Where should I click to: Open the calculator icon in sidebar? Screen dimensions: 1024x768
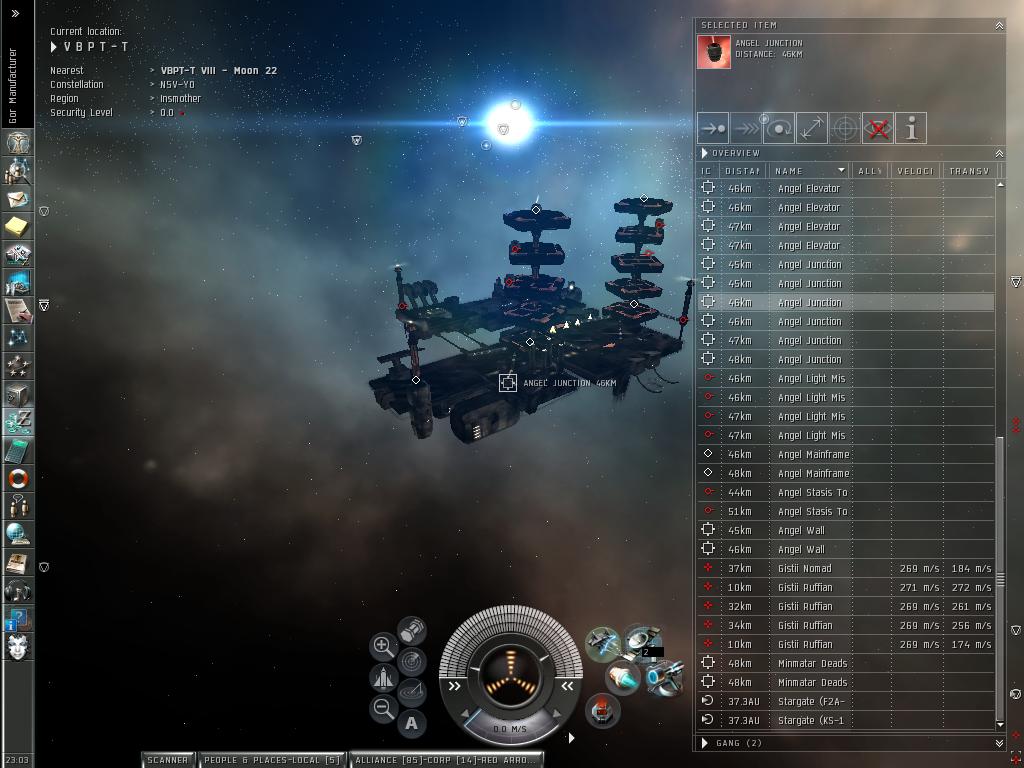pos(18,451)
